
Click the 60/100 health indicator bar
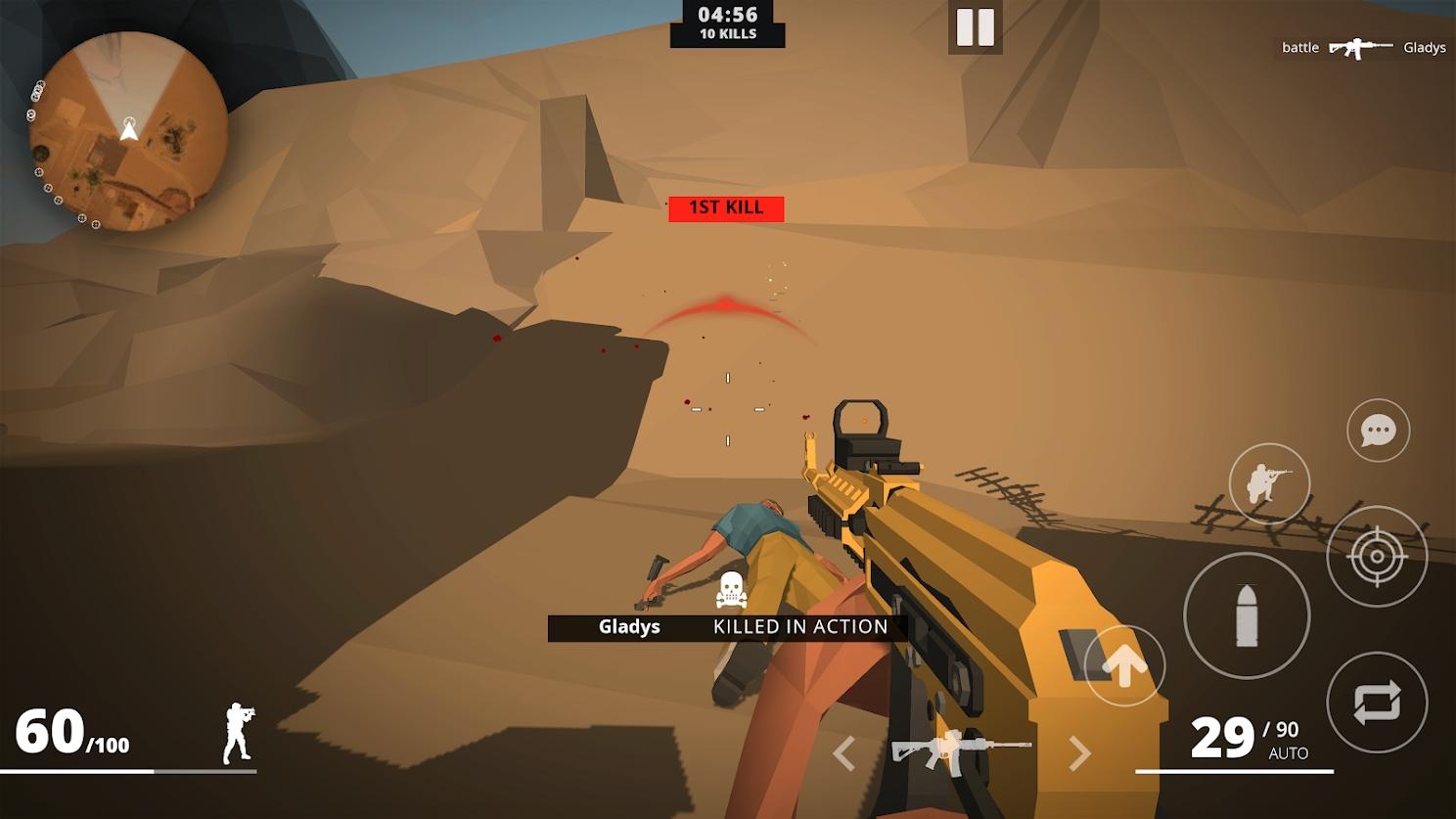(x=73, y=732)
